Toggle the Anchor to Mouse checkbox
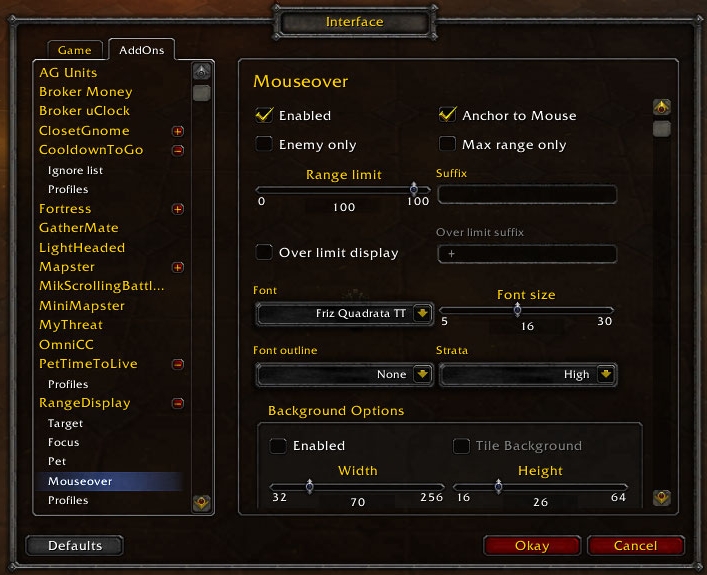Viewport: 707px width, 575px height. (448, 115)
